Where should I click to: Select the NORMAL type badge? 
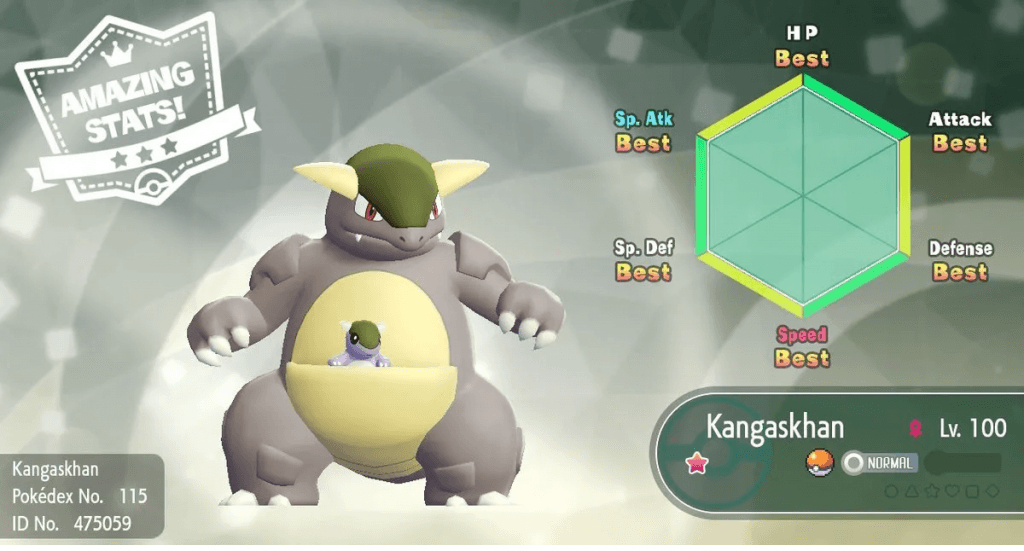pos(880,463)
